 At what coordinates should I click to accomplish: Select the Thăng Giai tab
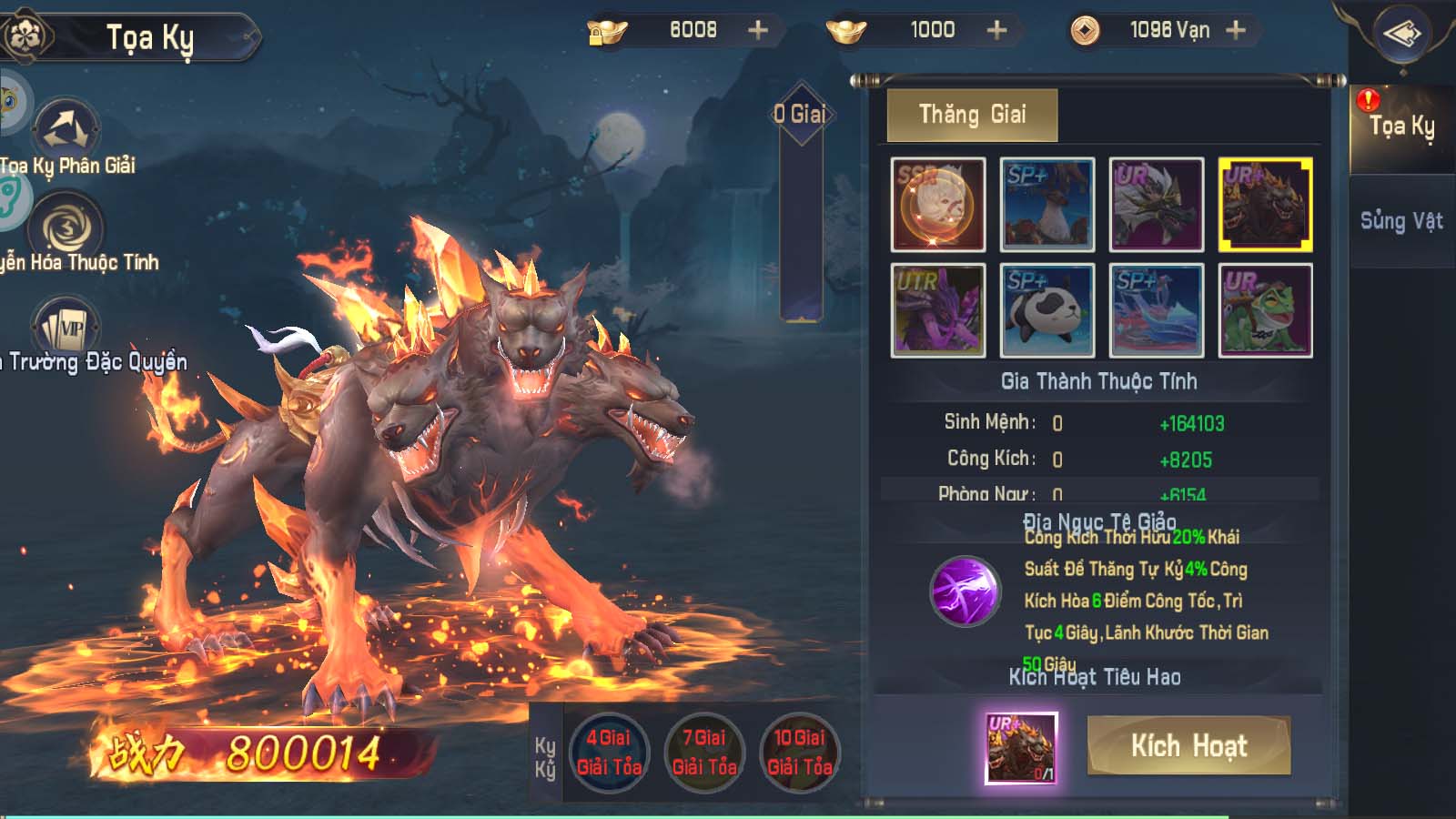972,115
